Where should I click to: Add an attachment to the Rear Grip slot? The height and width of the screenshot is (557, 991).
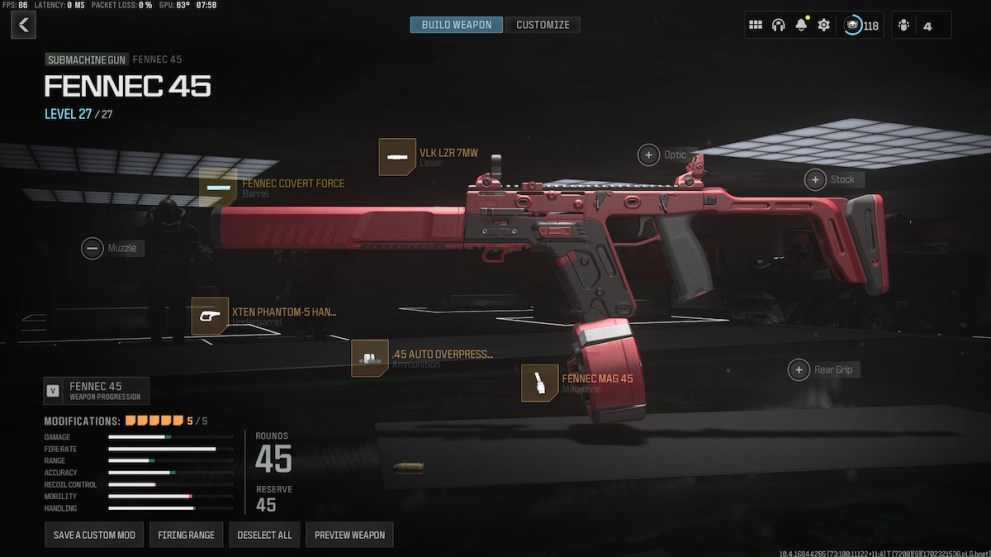(798, 370)
